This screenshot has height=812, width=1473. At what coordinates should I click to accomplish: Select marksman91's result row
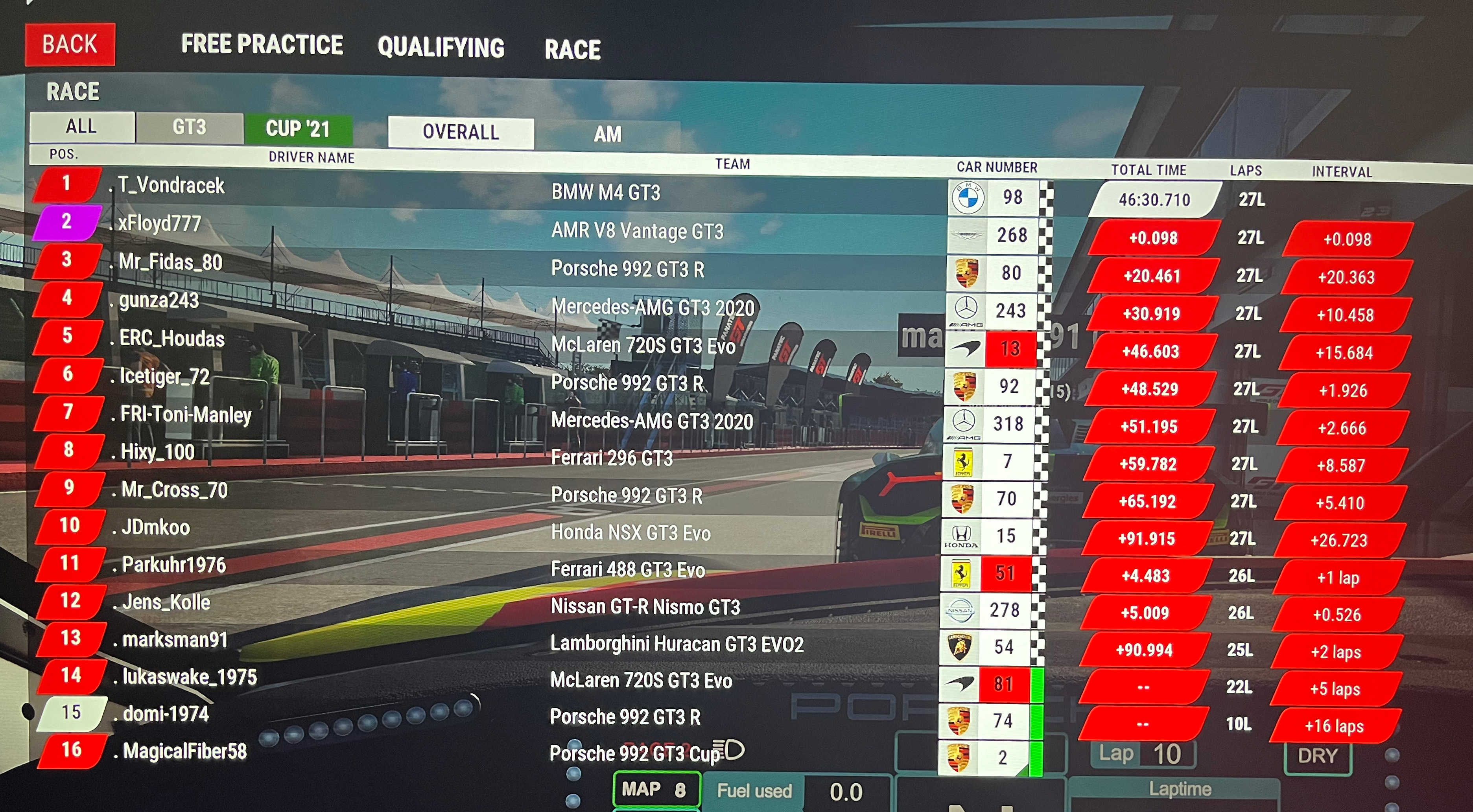point(175,640)
